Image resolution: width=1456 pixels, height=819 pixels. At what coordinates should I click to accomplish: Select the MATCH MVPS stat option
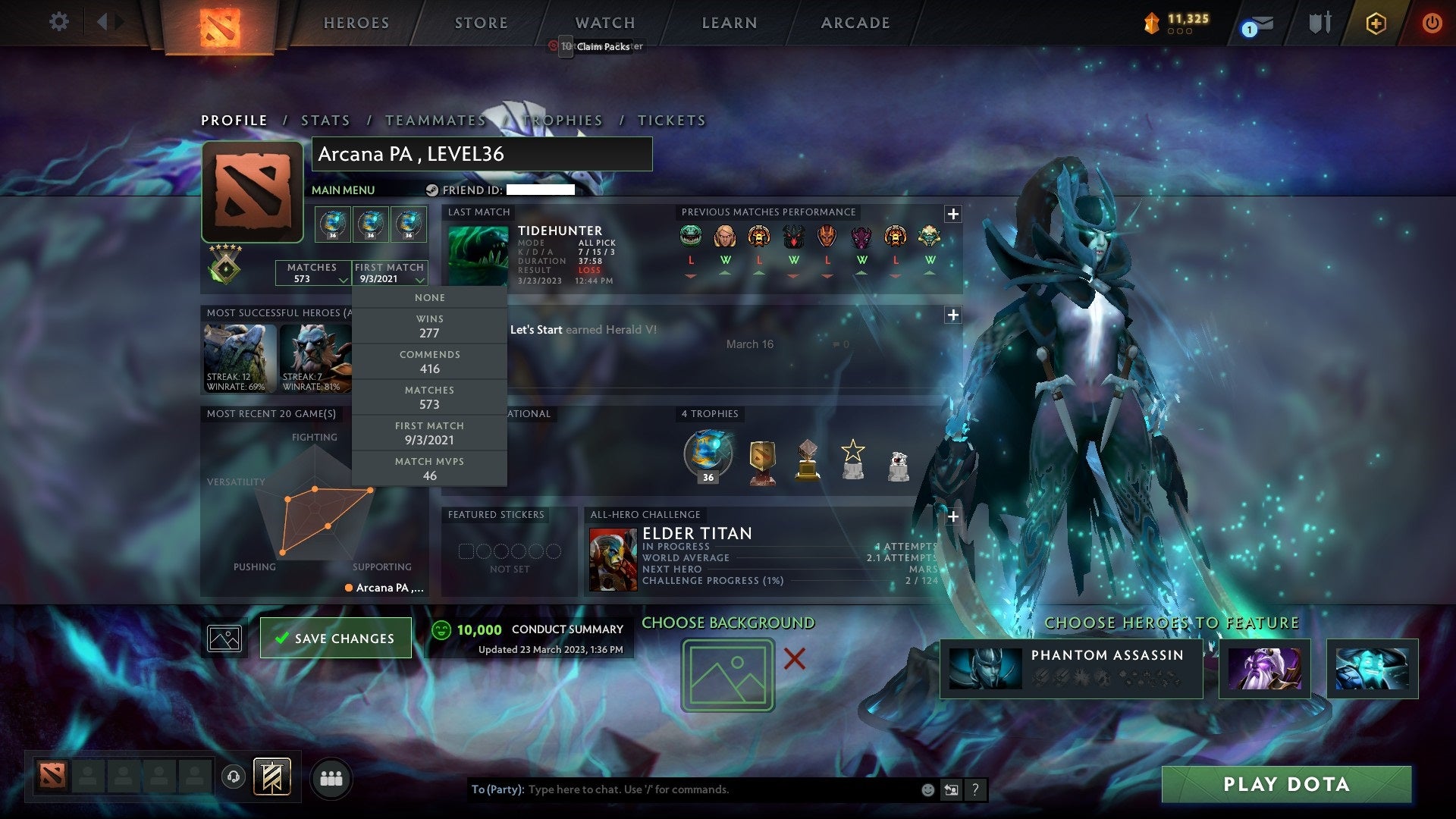coord(429,468)
